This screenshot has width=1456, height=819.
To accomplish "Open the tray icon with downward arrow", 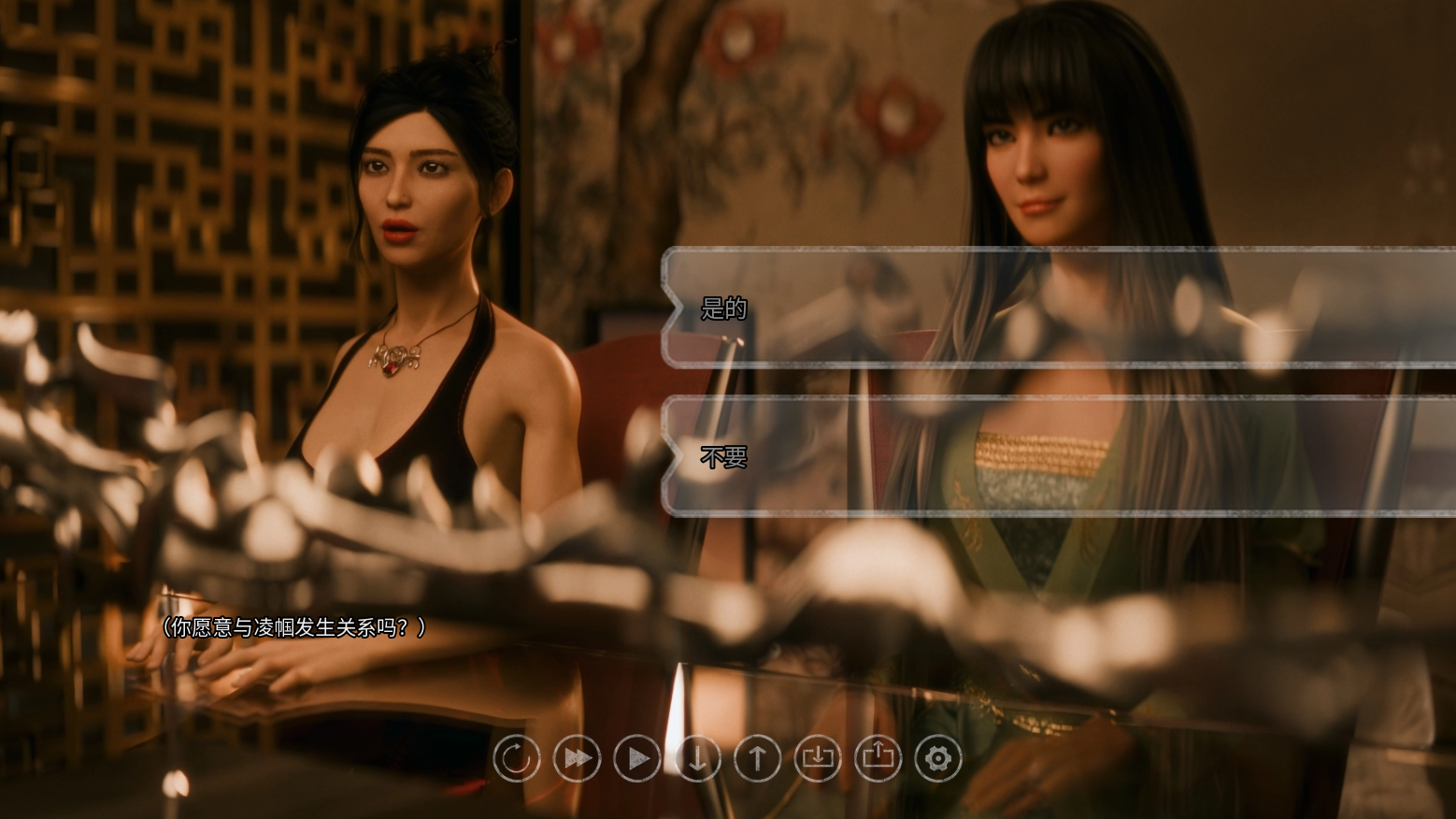I will pos(818,758).
